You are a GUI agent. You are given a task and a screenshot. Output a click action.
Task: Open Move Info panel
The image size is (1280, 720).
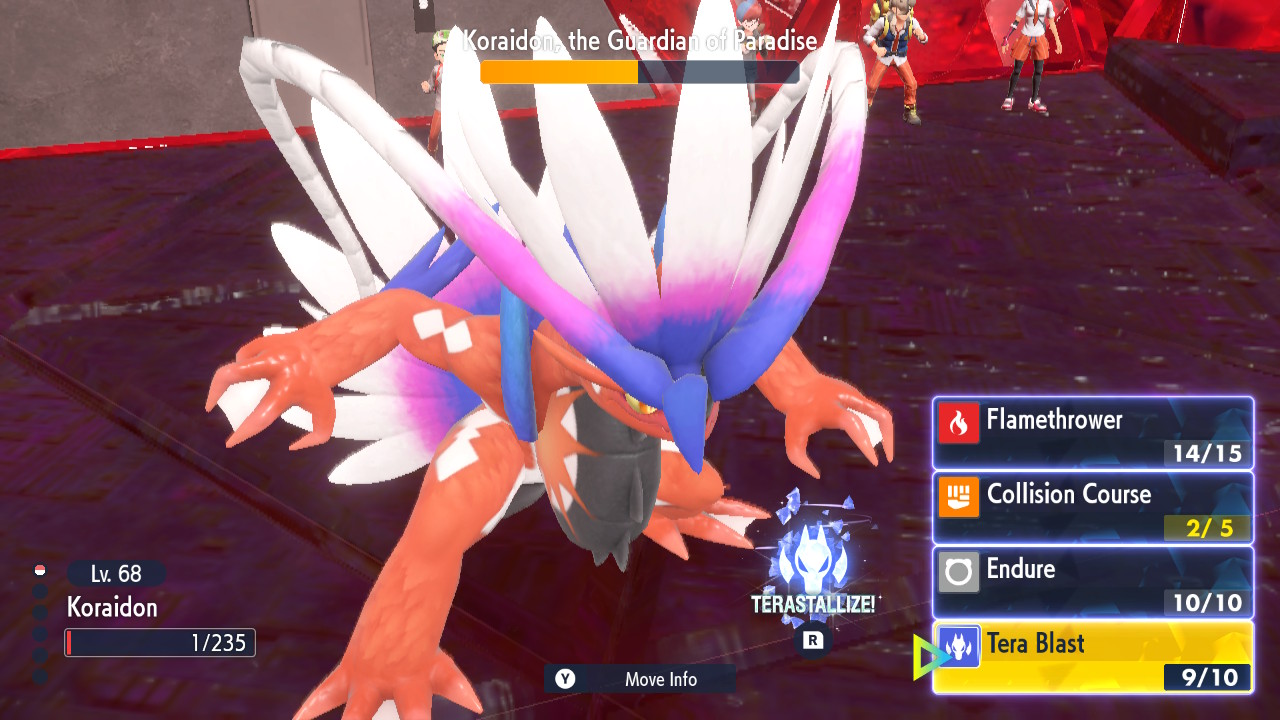tap(640, 679)
